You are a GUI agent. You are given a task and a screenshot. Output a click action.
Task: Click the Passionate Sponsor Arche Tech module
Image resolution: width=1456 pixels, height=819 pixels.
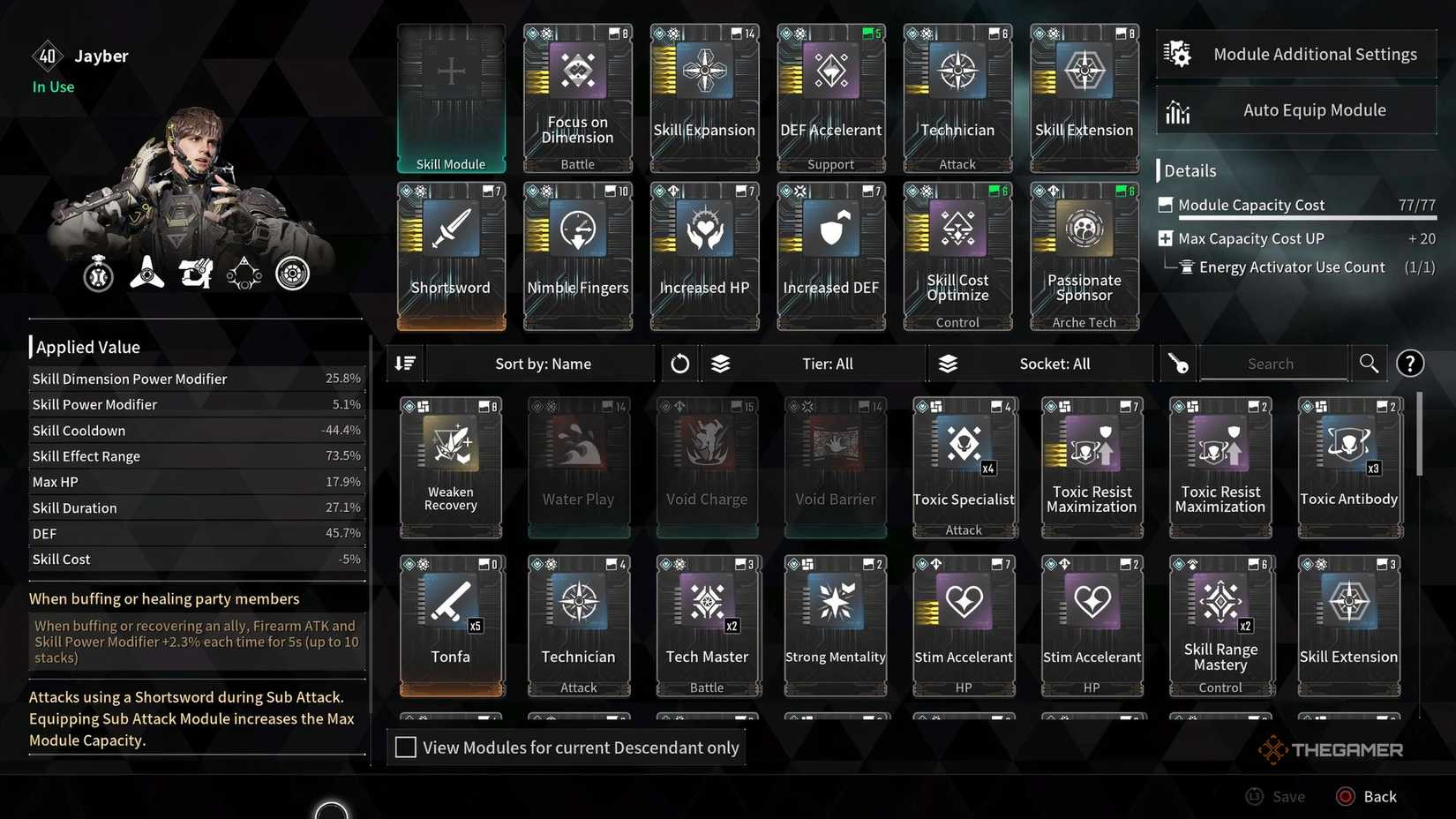(1084, 256)
